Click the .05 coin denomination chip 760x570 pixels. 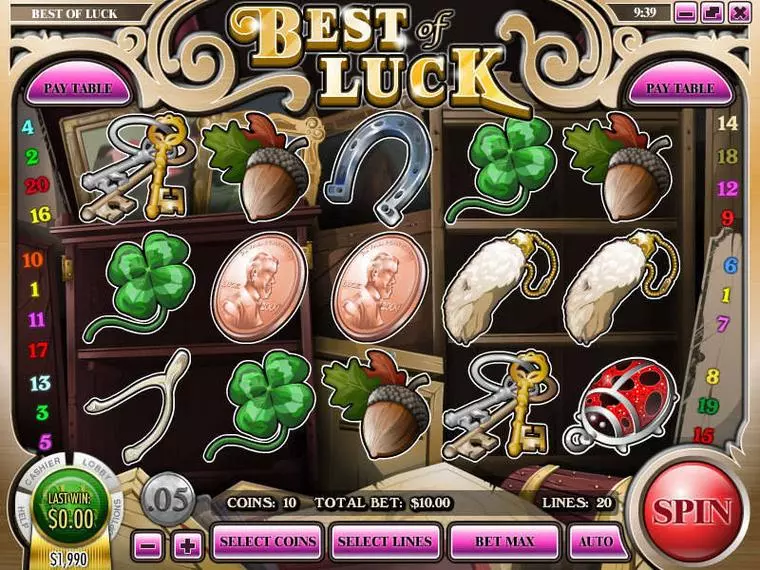coord(168,497)
